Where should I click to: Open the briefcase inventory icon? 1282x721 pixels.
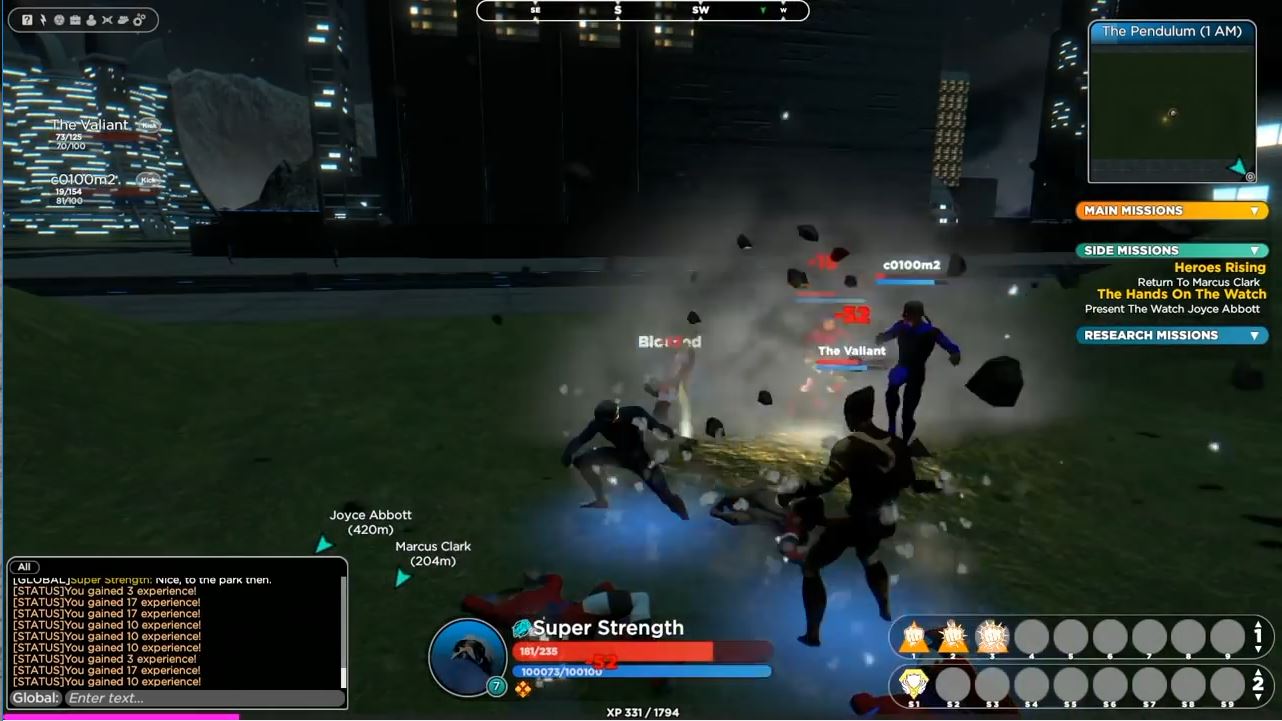coord(76,18)
